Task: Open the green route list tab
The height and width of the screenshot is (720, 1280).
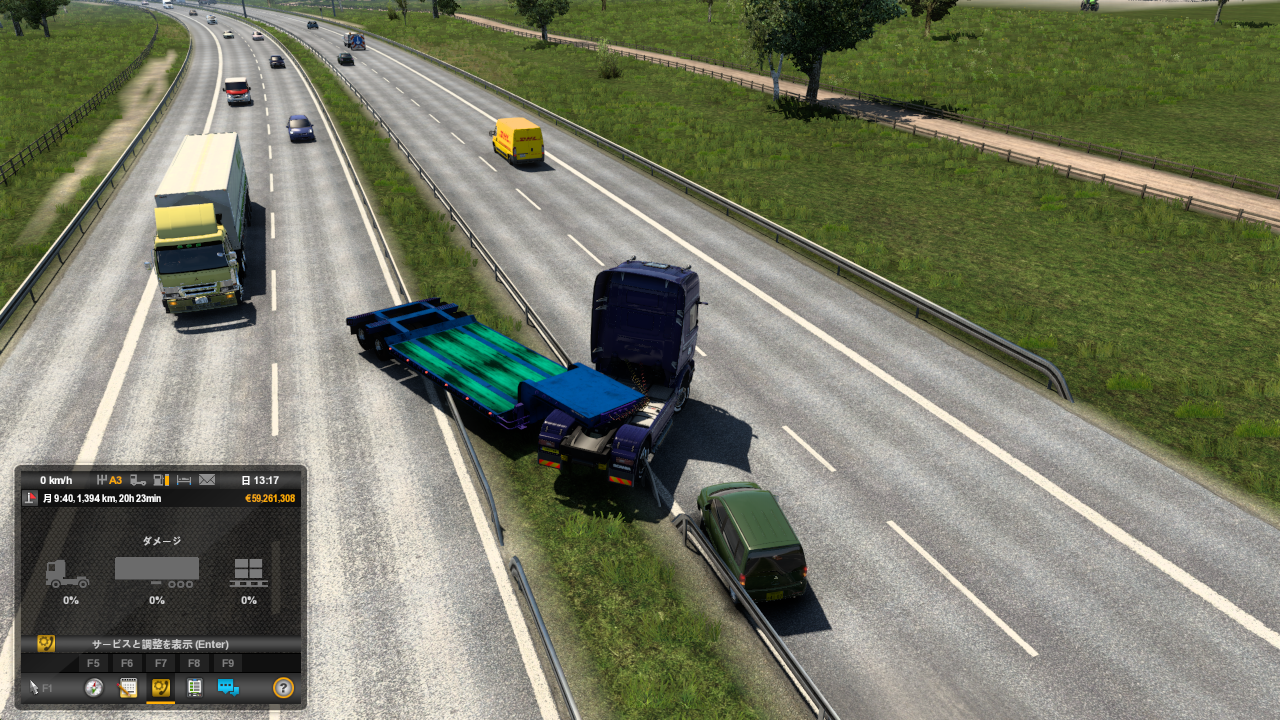Action: tap(194, 687)
